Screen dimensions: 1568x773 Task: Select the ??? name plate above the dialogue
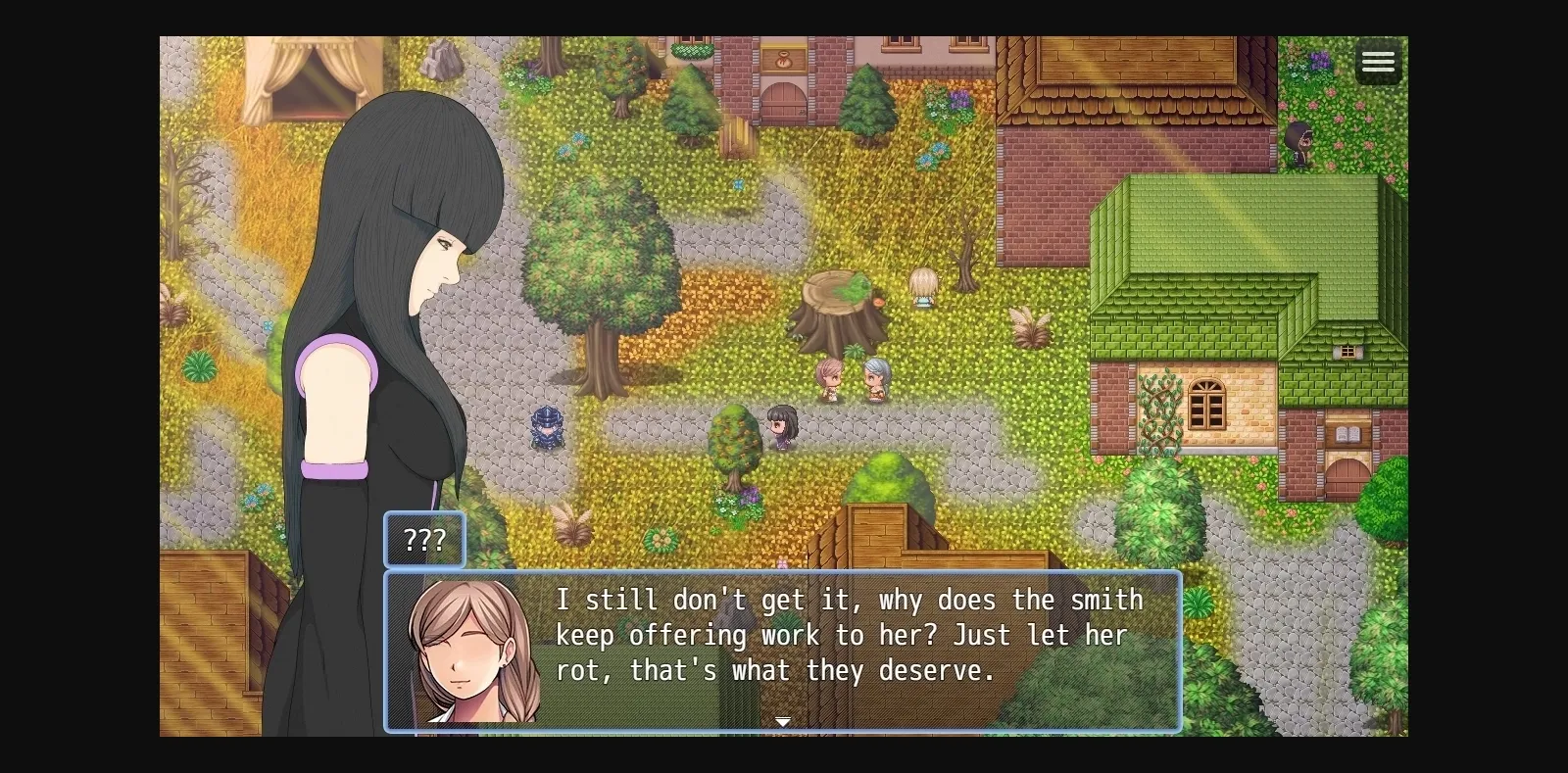[x=424, y=539]
